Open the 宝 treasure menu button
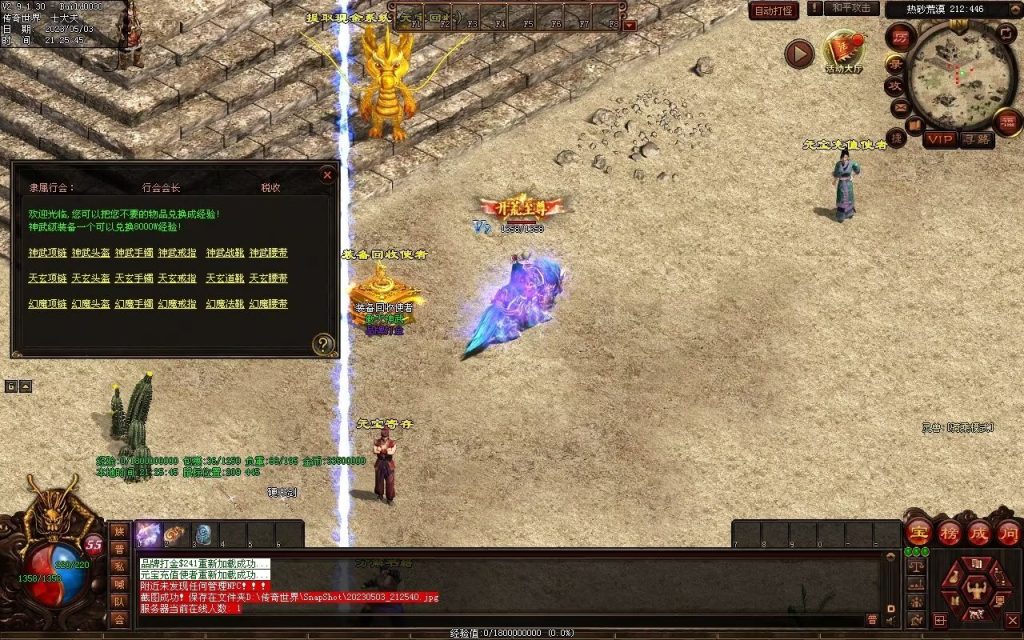The width and height of the screenshot is (1024, 640). tap(918, 532)
